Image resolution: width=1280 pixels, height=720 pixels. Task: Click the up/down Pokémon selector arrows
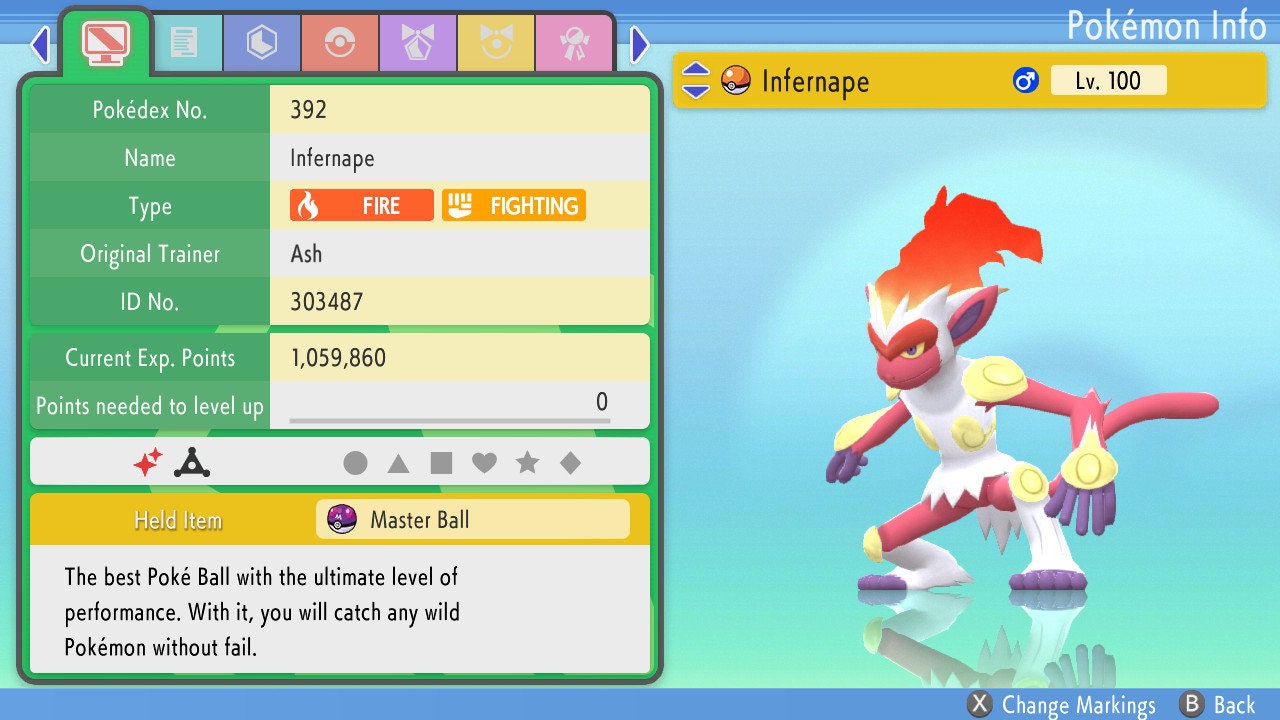(x=697, y=81)
